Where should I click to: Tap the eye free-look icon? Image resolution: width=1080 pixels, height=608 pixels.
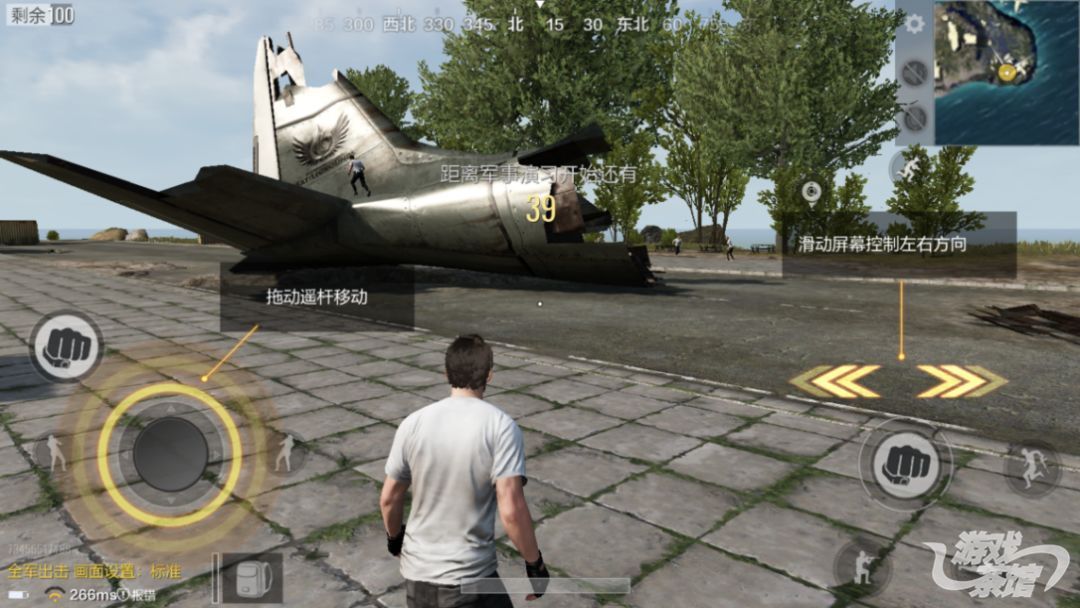[x=810, y=190]
